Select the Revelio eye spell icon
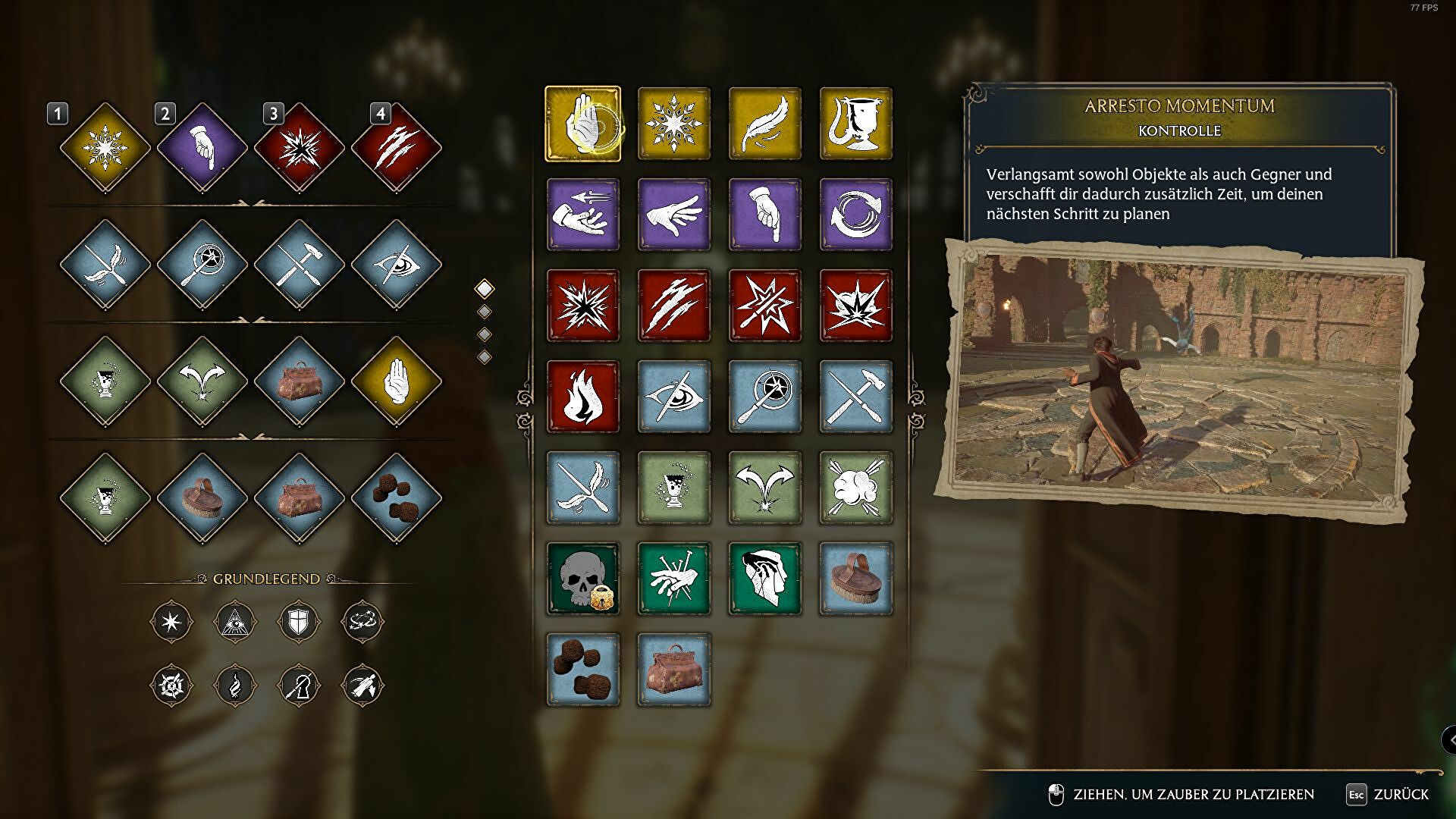Viewport: 1456px width, 819px height. pyautogui.click(x=673, y=396)
